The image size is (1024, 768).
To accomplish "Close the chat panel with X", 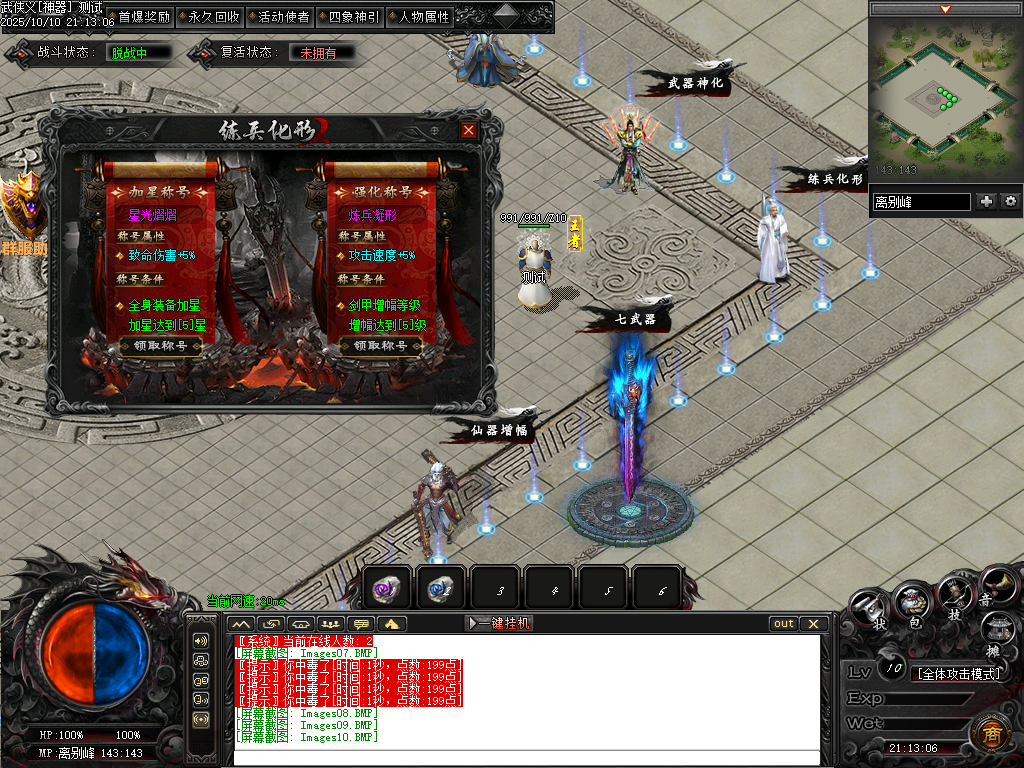I will coord(813,623).
